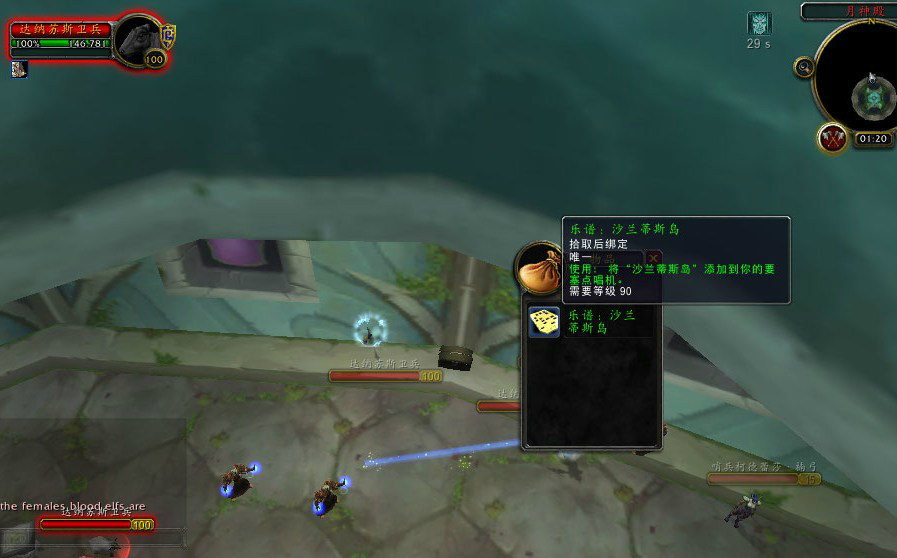This screenshot has width=897, height=558.
Task: Click the loot bag portrait icon
Action: click(541, 266)
